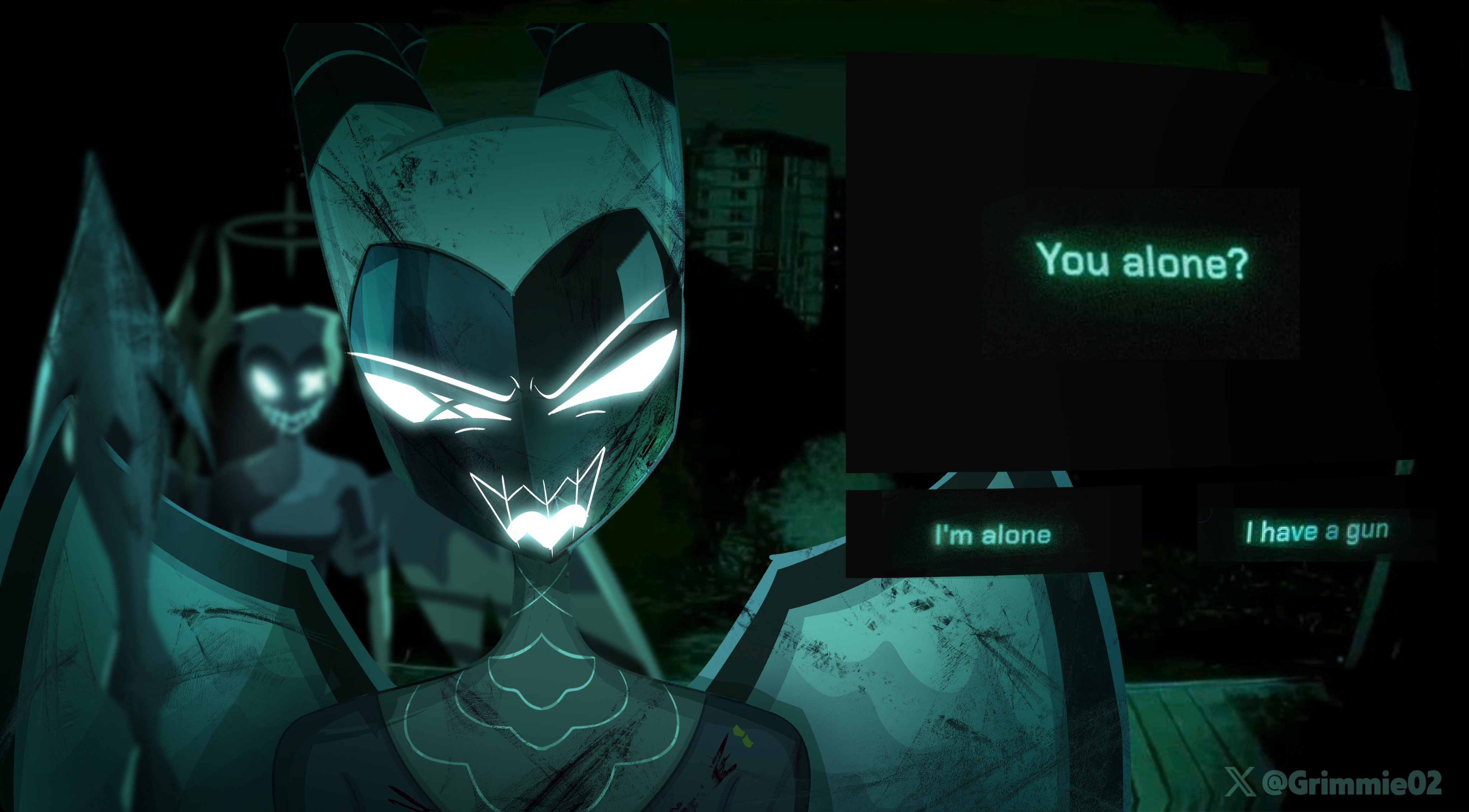
Task: Choose the "I'm alone" reply
Action: pos(993,534)
